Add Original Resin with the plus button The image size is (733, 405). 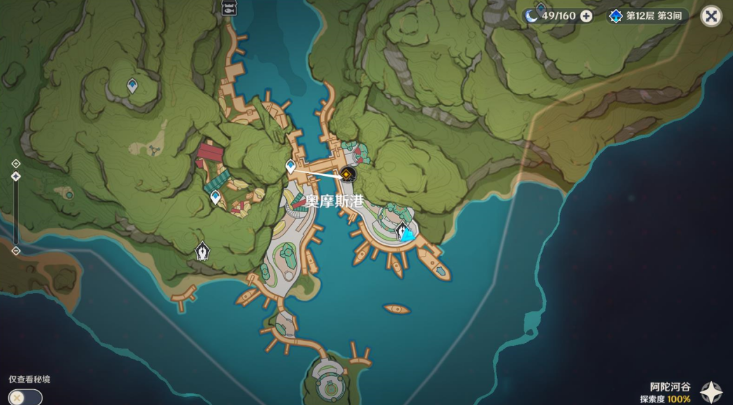coord(586,15)
